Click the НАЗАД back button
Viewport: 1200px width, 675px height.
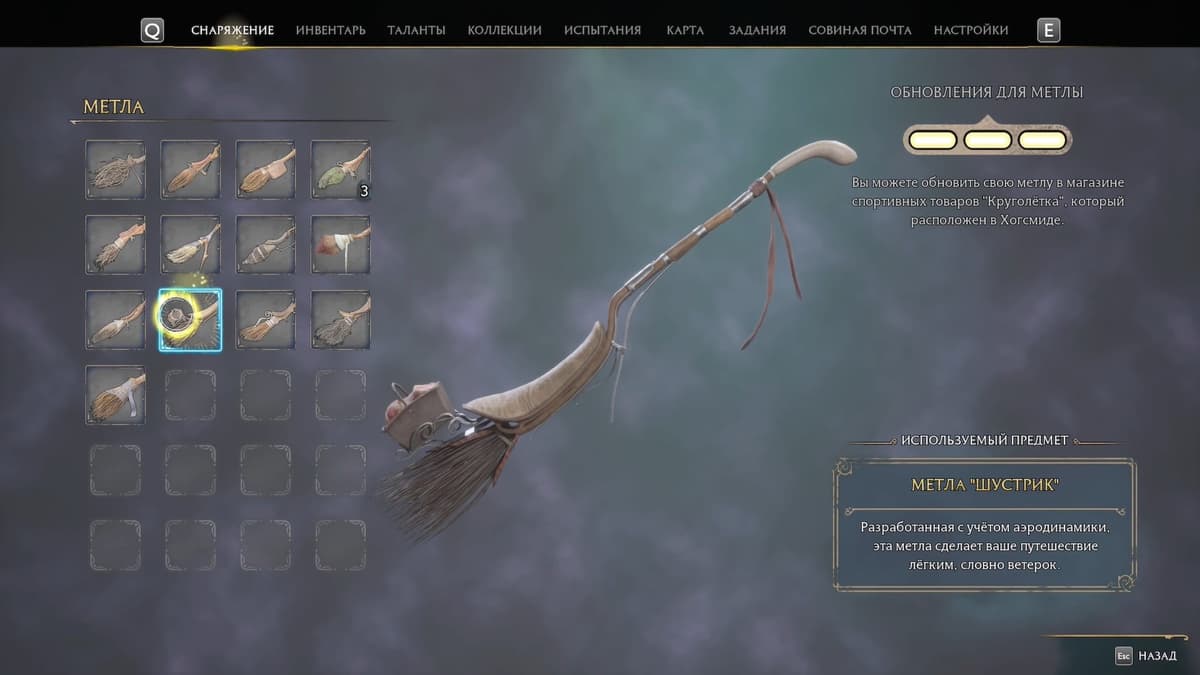[1151, 656]
